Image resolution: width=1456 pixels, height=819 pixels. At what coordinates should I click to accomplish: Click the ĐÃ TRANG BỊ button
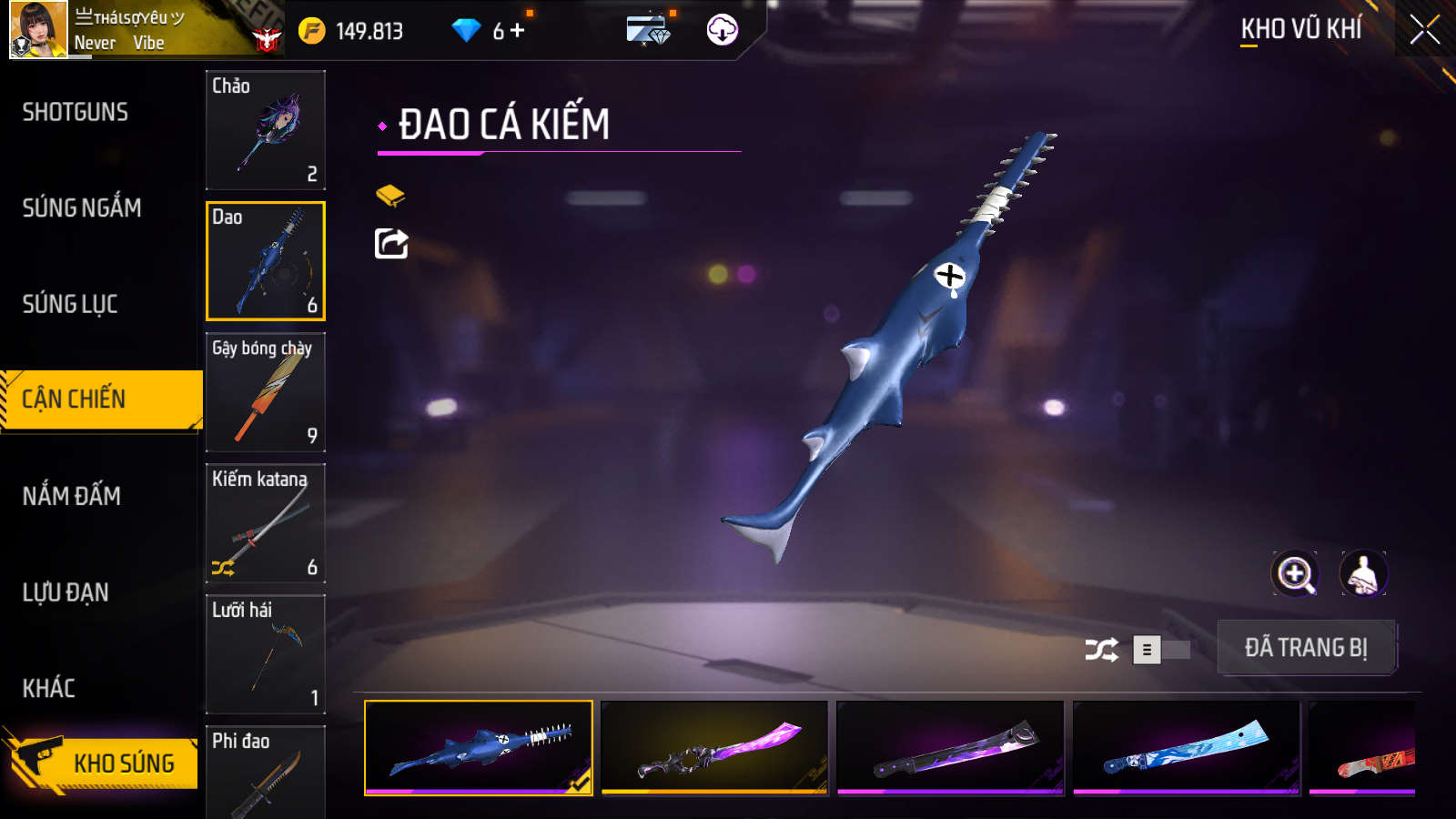tap(1306, 648)
